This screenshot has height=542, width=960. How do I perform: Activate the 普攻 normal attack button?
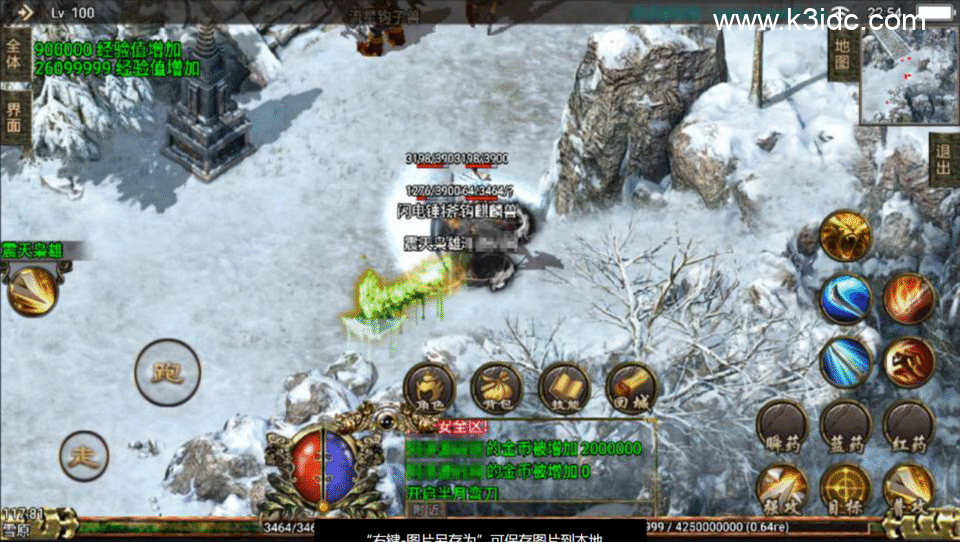point(908,488)
